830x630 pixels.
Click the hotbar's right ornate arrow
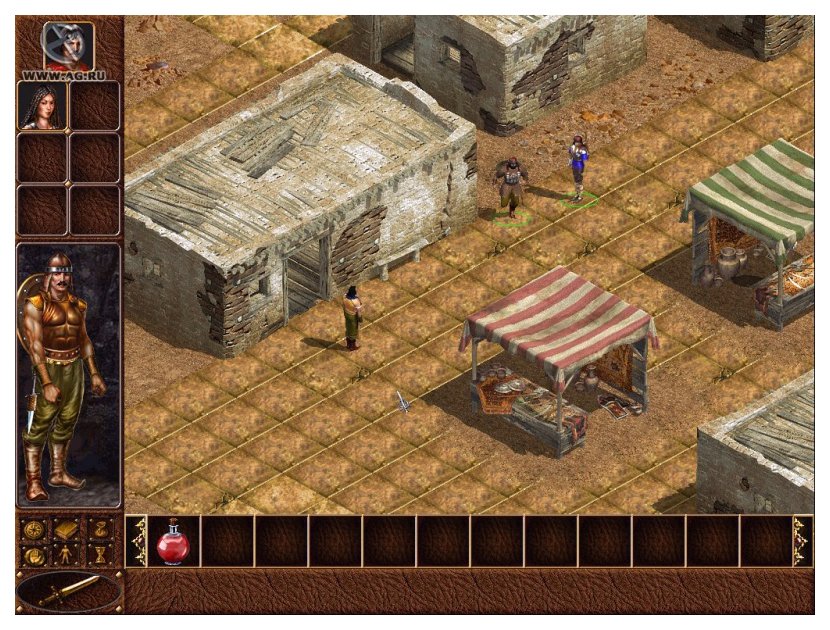click(x=802, y=541)
